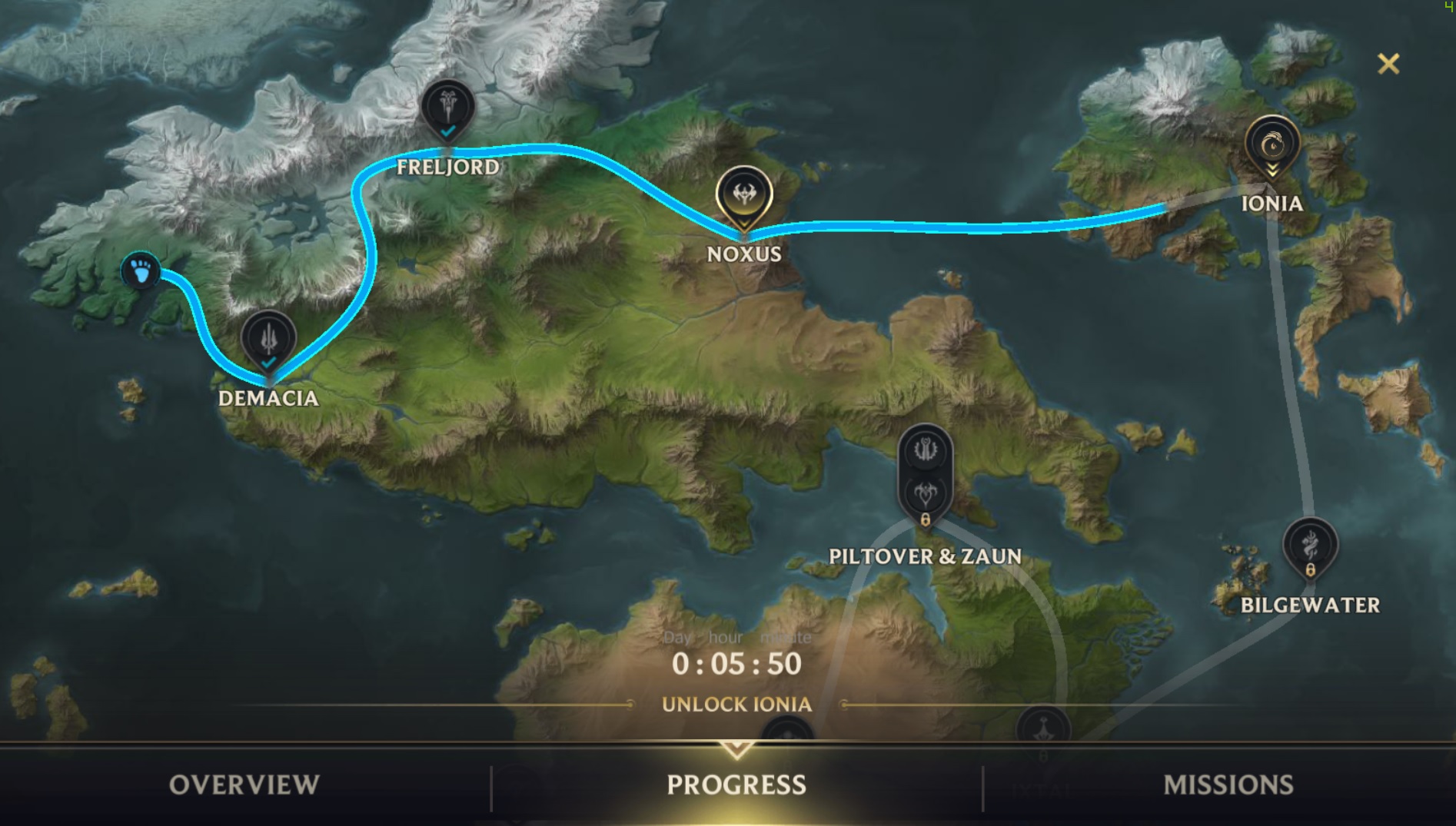Select the locked Bilgewater marker

(1310, 549)
